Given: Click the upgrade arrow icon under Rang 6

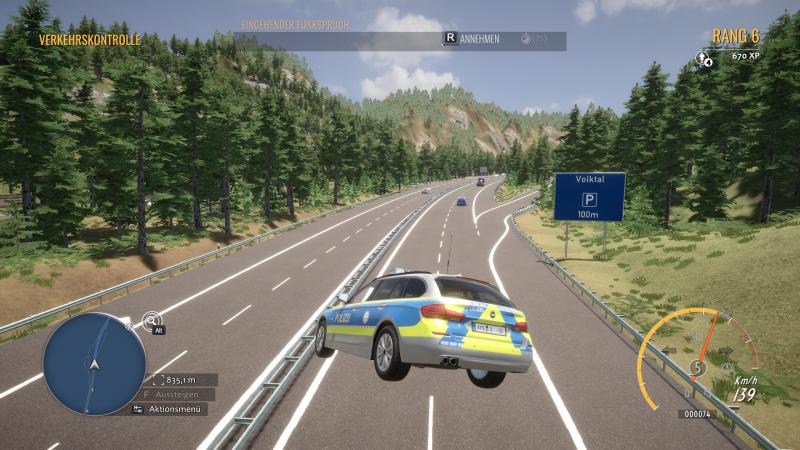Looking at the screenshot, I should click(x=704, y=58).
